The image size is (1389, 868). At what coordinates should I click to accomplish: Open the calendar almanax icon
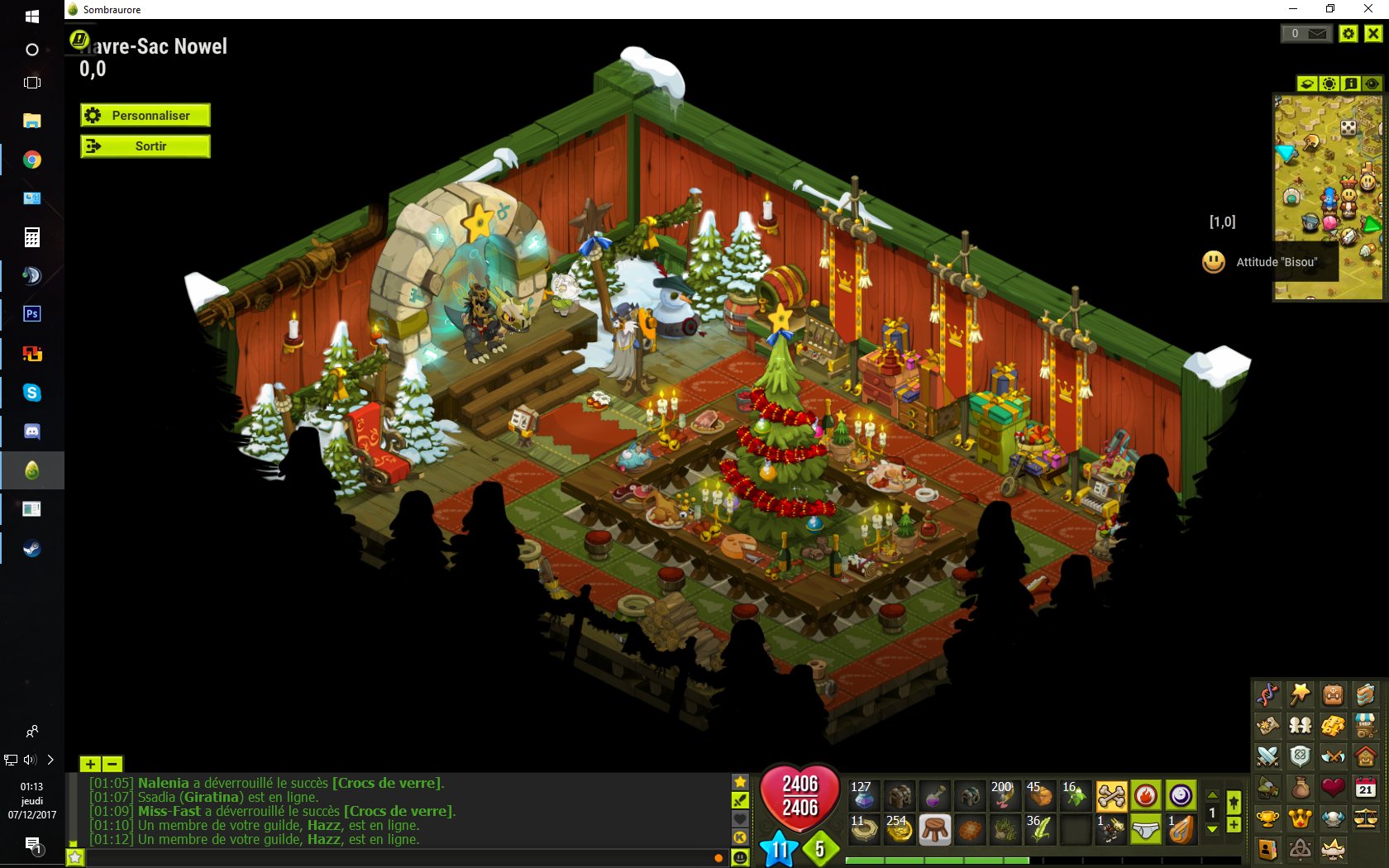pos(1365,788)
